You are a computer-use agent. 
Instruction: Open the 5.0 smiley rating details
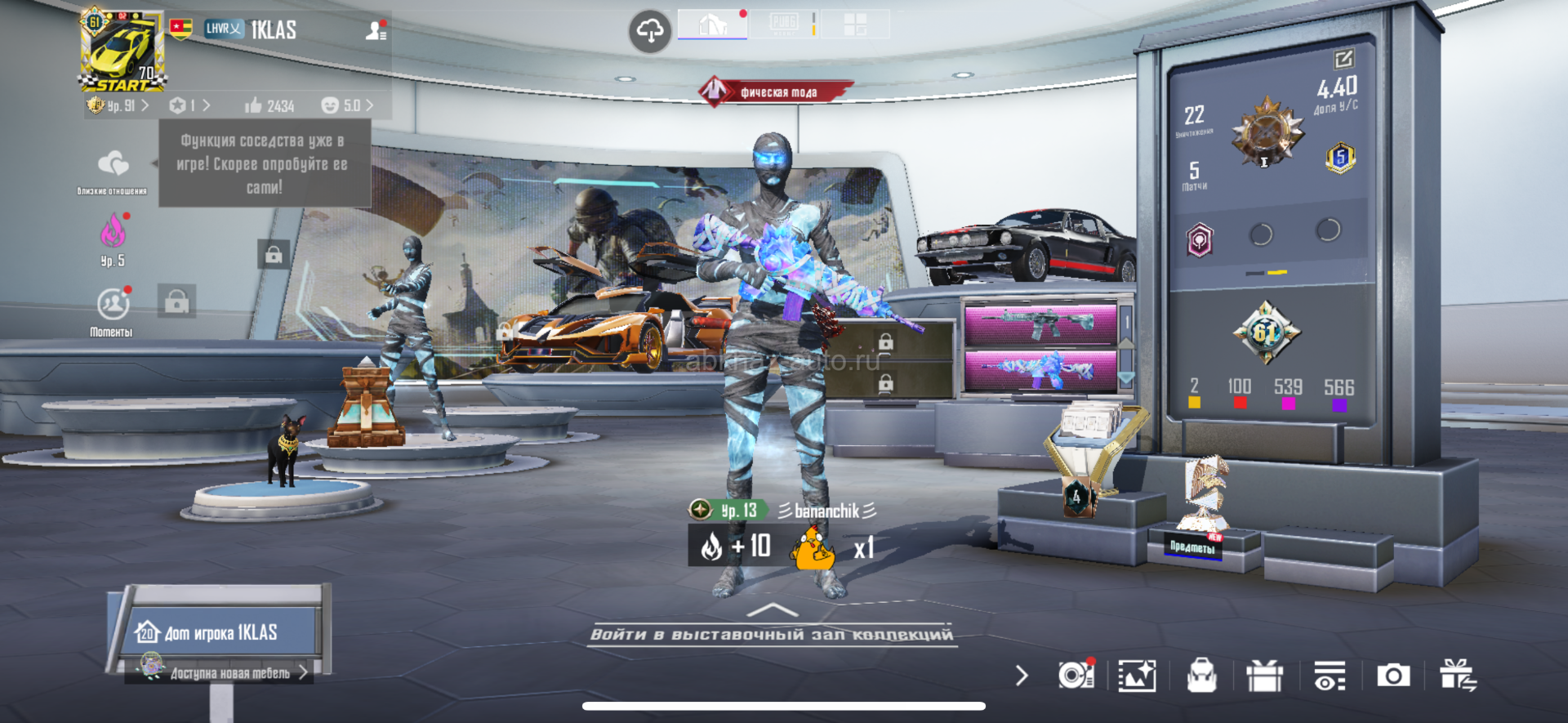(347, 106)
